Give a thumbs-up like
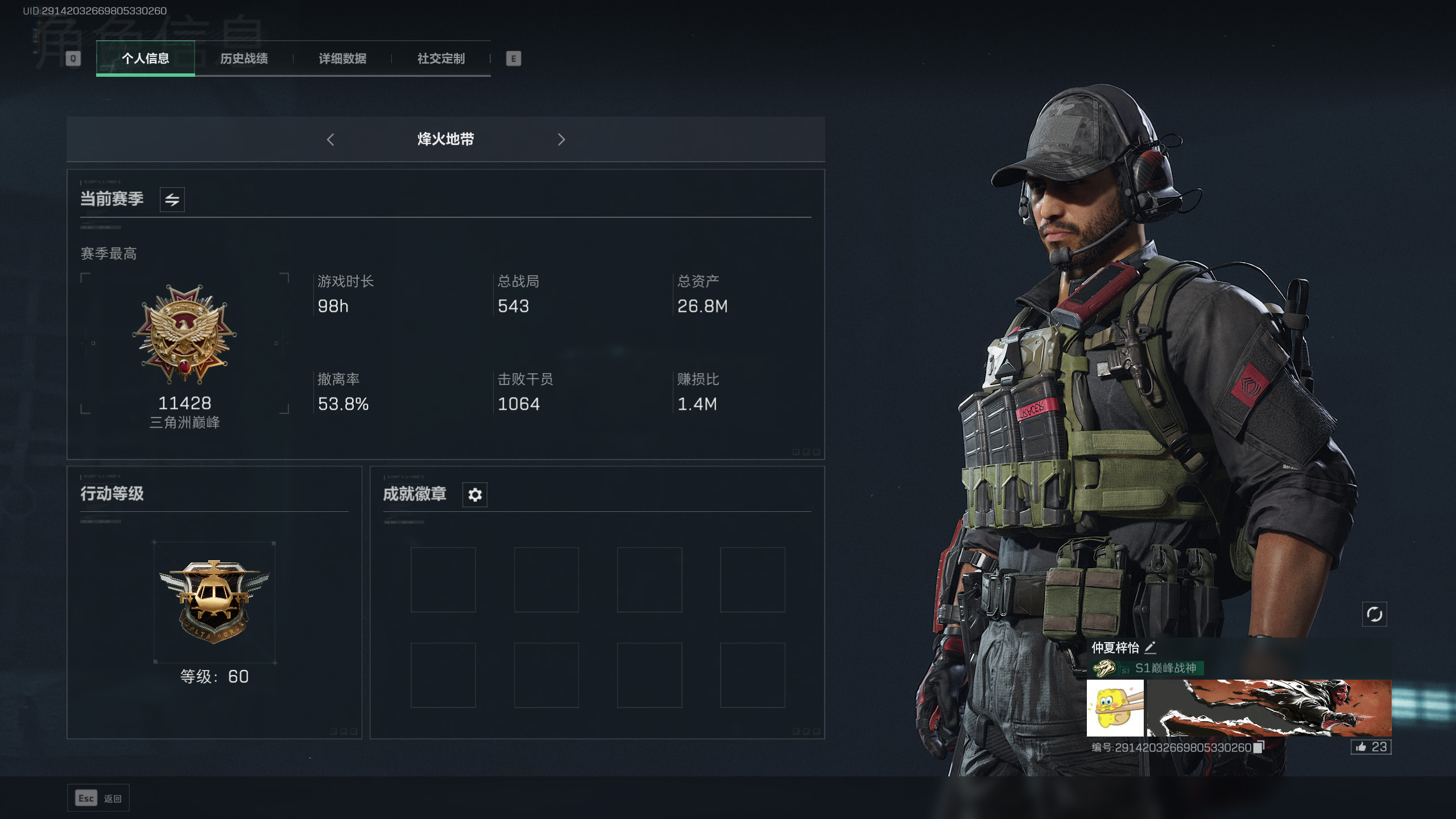Viewport: 1456px width, 819px height. coord(1371,747)
